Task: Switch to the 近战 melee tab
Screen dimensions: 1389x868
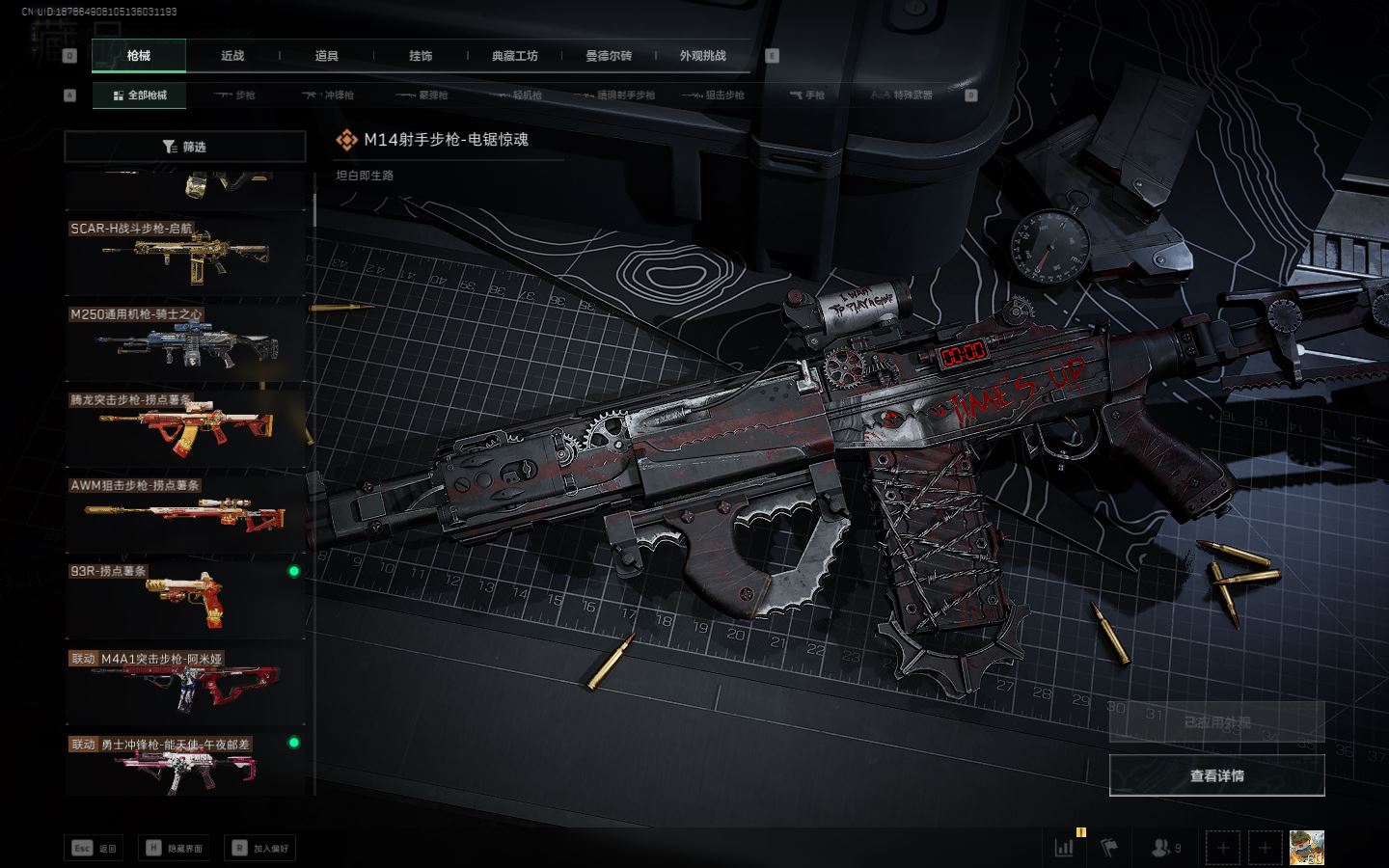Action: (232, 56)
